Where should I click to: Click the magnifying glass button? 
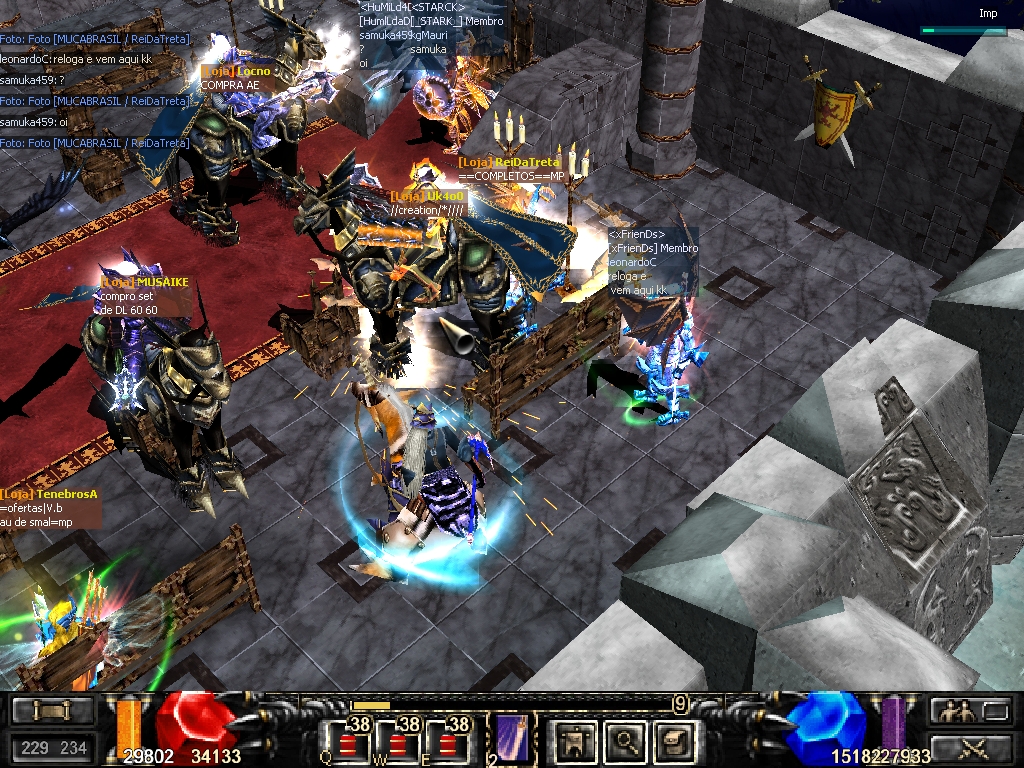pyautogui.click(x=627, y=741)
